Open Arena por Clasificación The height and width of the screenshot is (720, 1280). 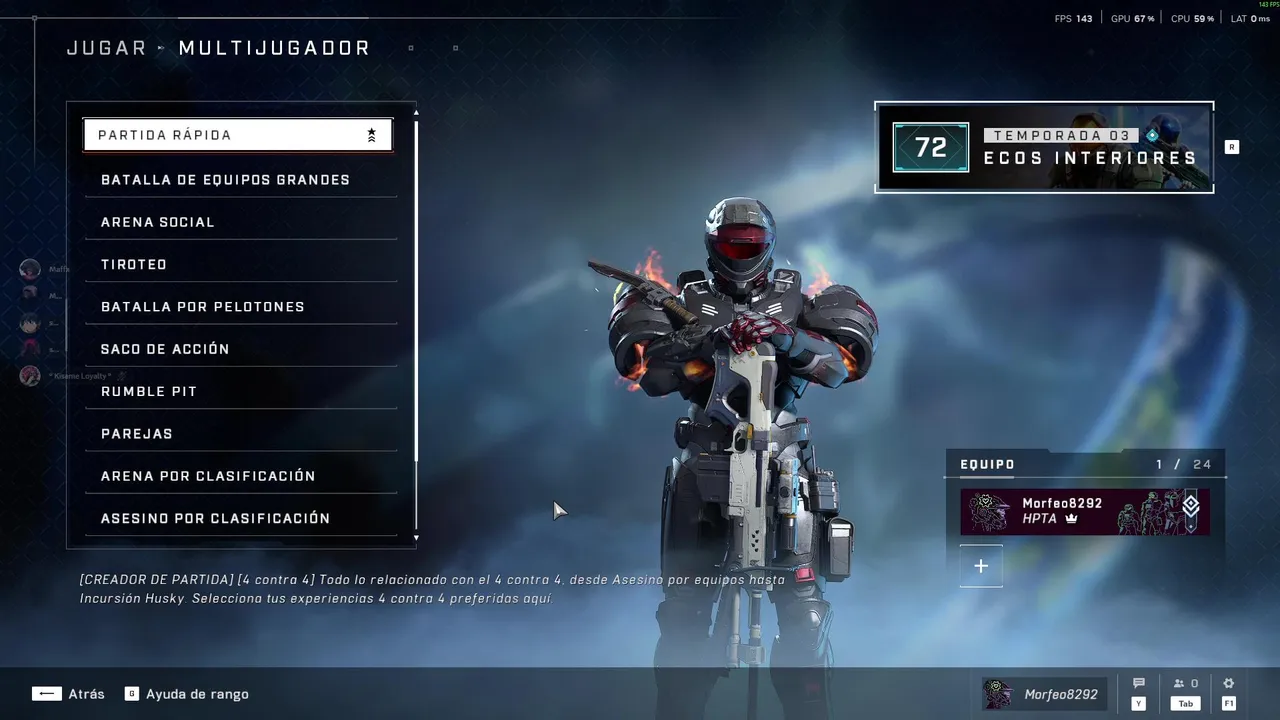point(240,476)
